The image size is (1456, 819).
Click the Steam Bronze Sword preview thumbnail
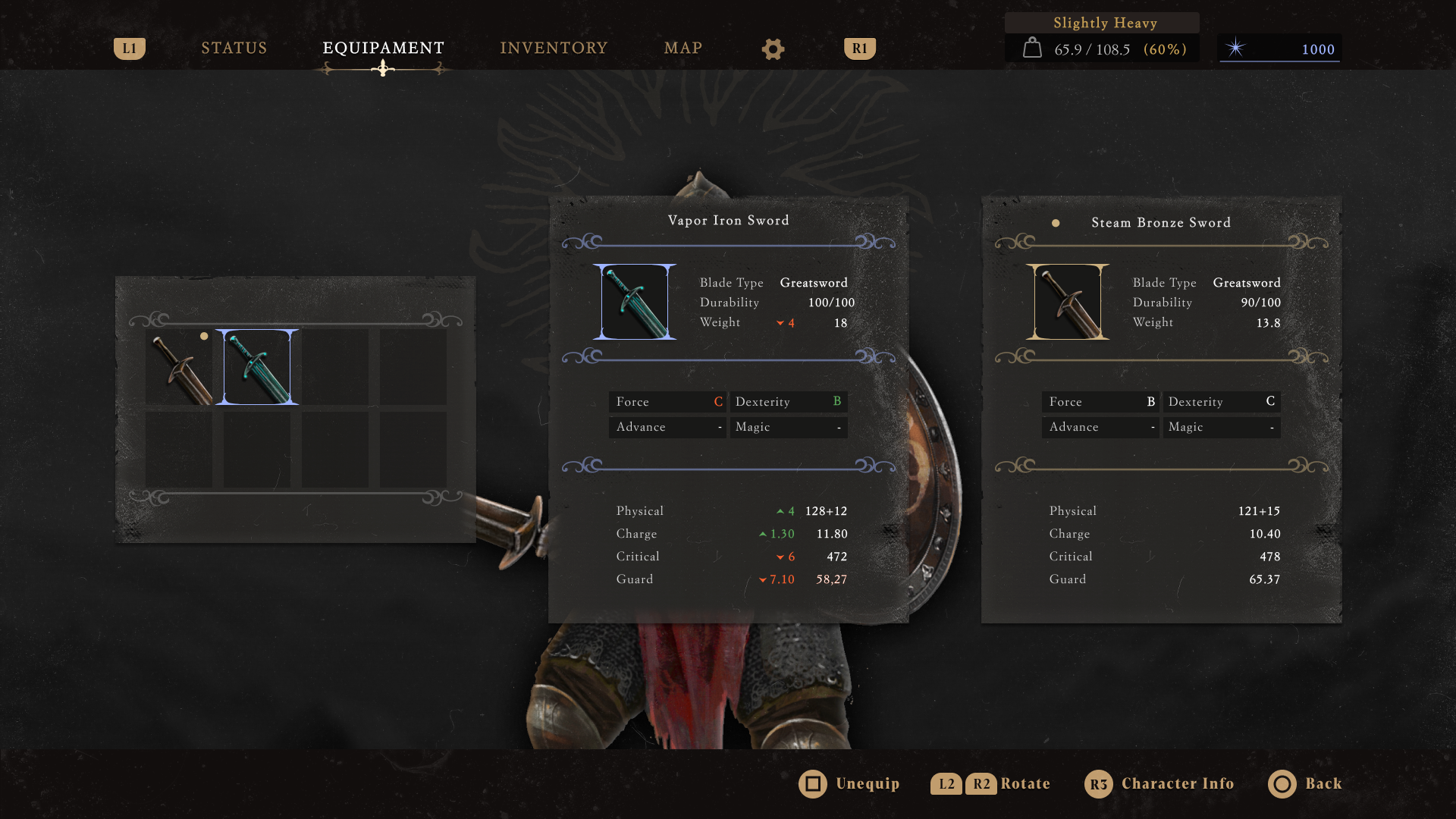(x=1068, y=302)
